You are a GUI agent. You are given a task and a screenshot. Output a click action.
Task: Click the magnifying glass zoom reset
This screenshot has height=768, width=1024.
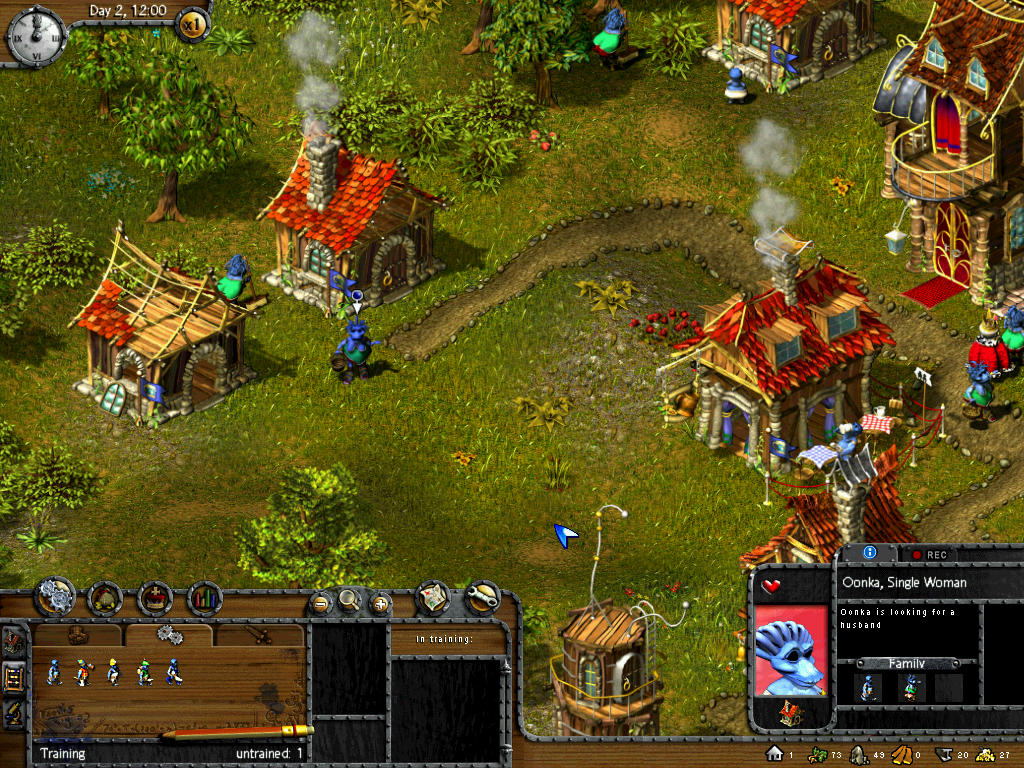pos(349,600)
